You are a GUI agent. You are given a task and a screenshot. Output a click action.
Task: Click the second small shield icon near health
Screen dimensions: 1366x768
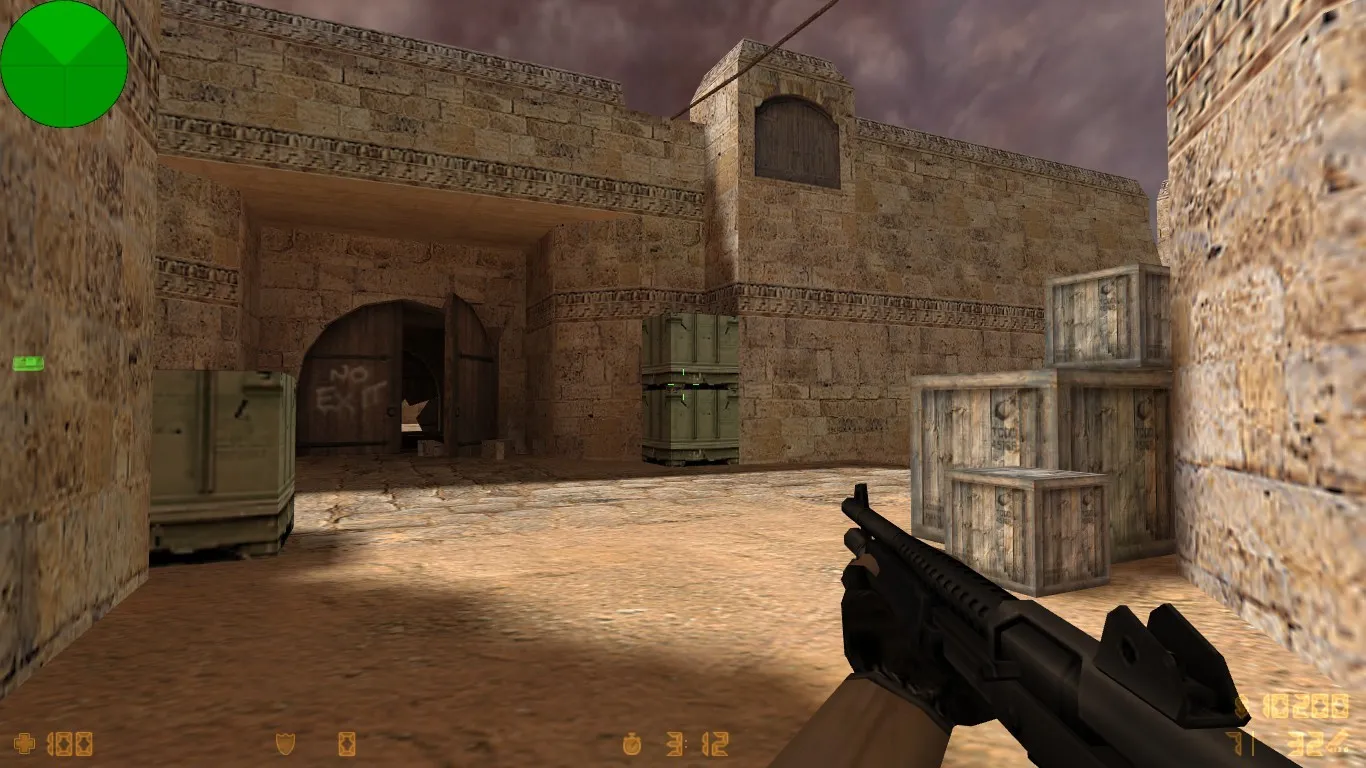pos(346,743)
